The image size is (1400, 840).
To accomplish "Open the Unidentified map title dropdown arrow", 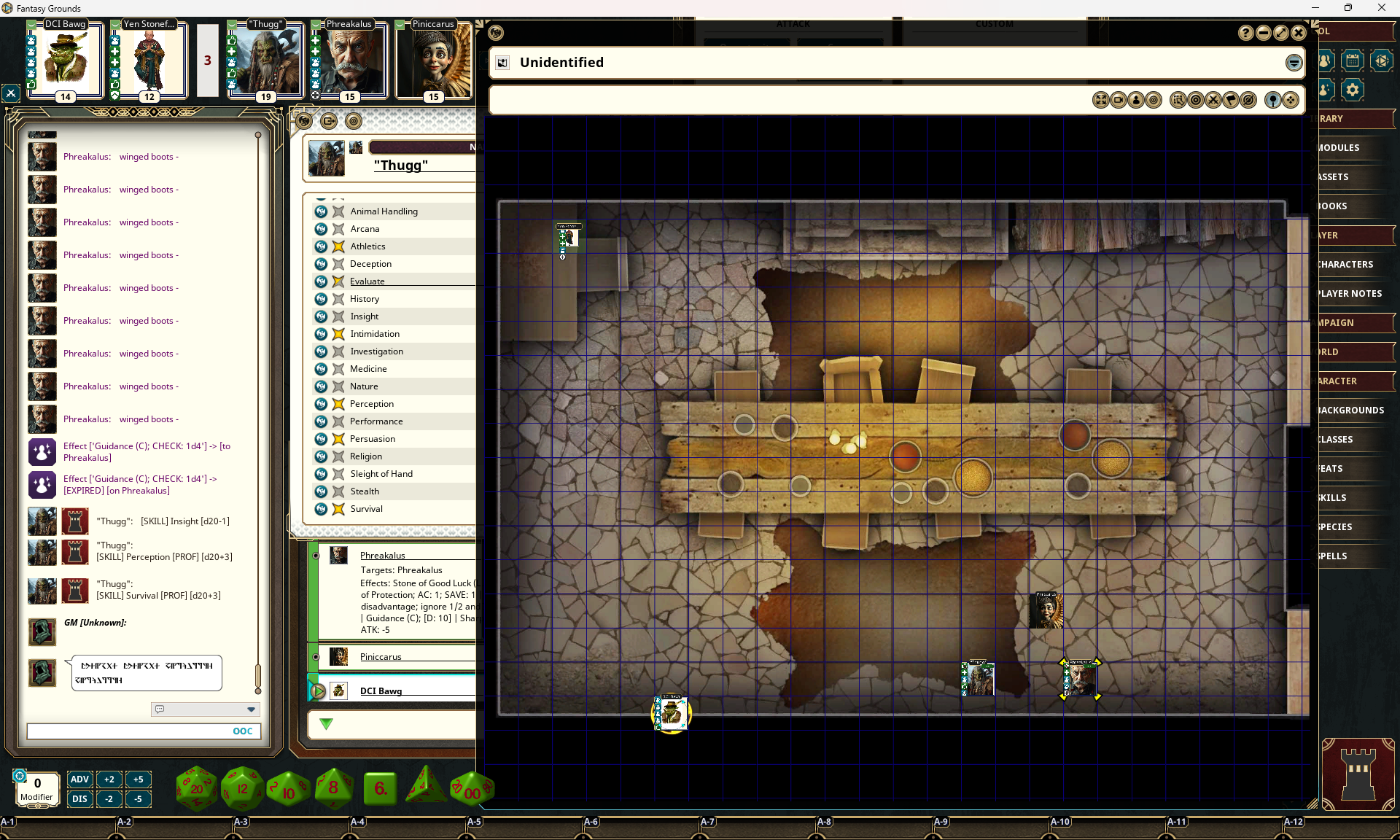I will coord(1294,63).
